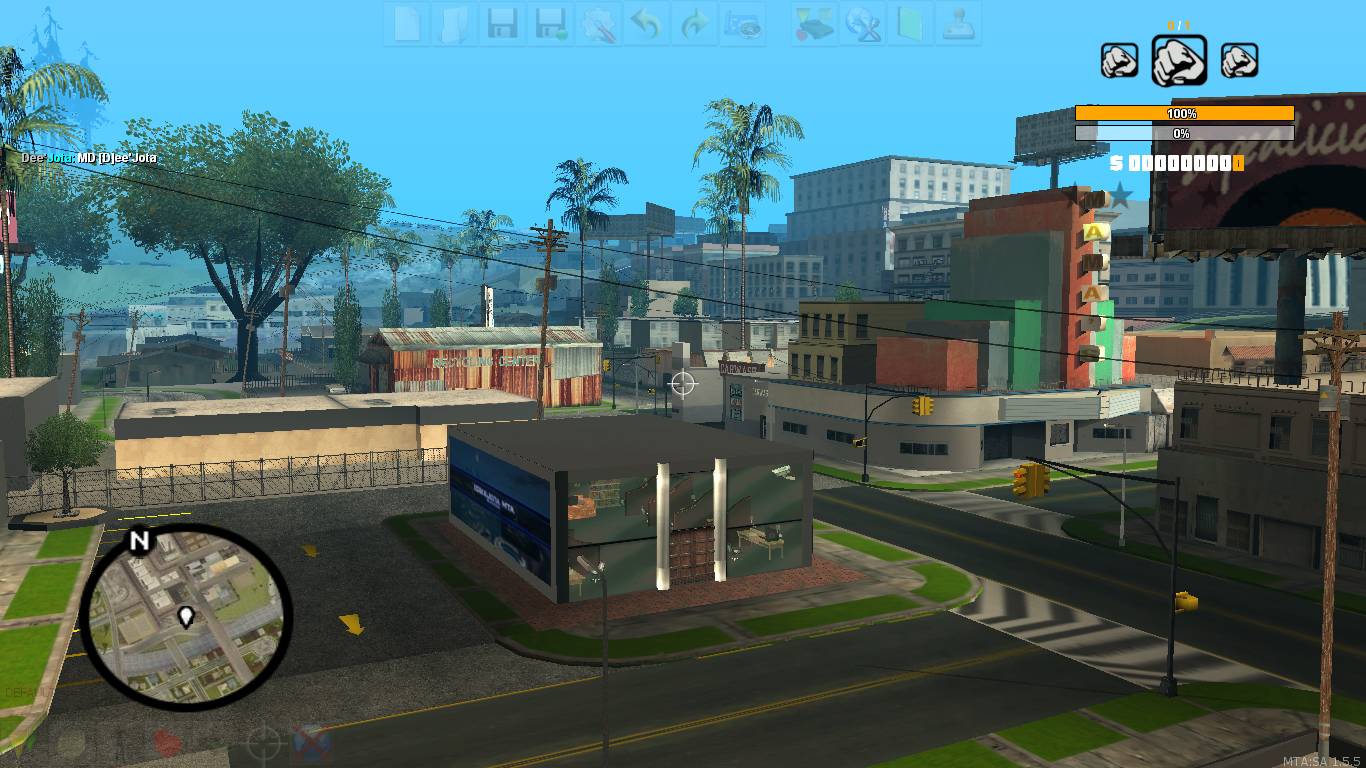Open the globe repair tools icon

tap(864, 25)
